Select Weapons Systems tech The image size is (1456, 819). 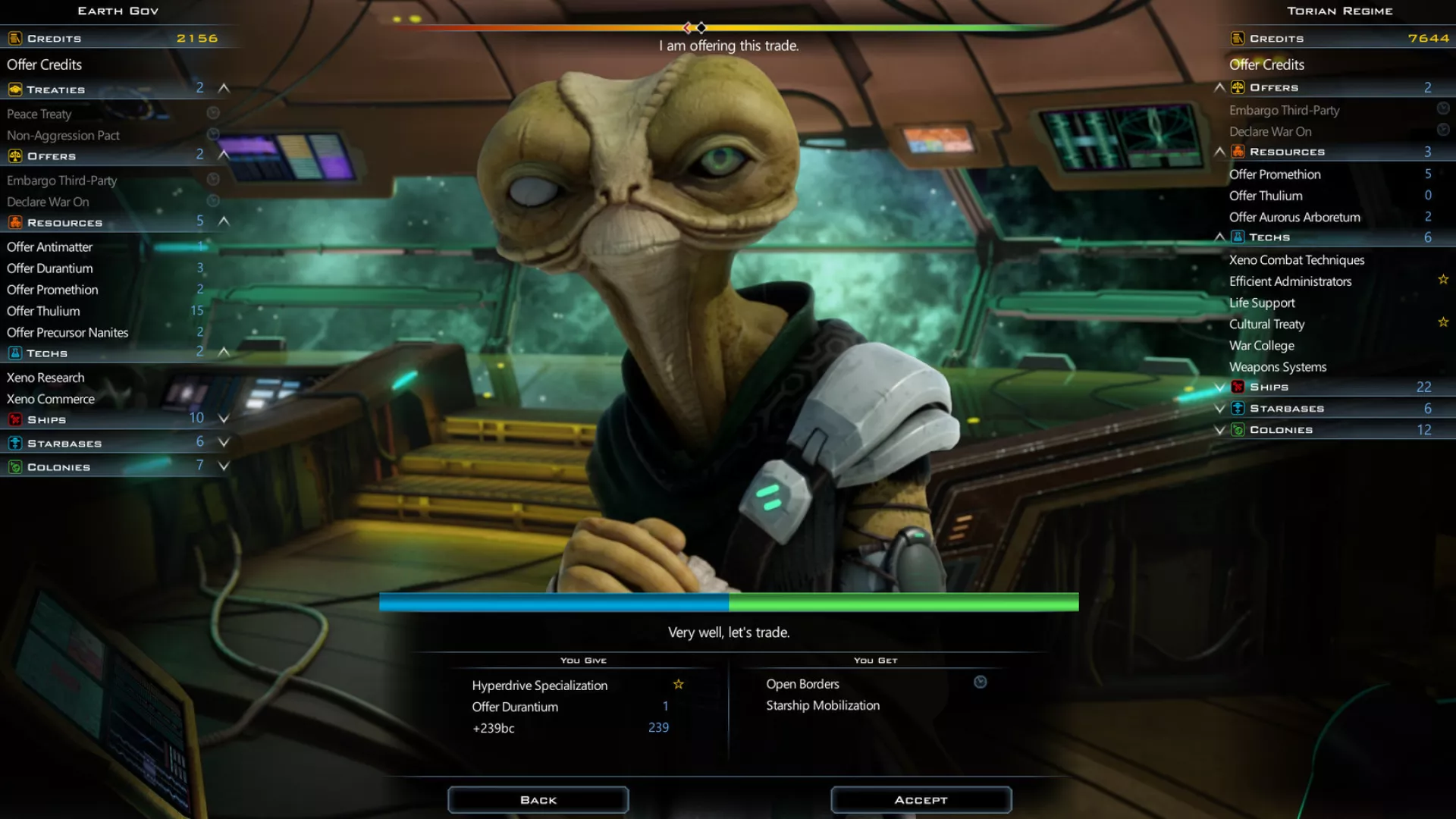click(x=1278, y=367)
